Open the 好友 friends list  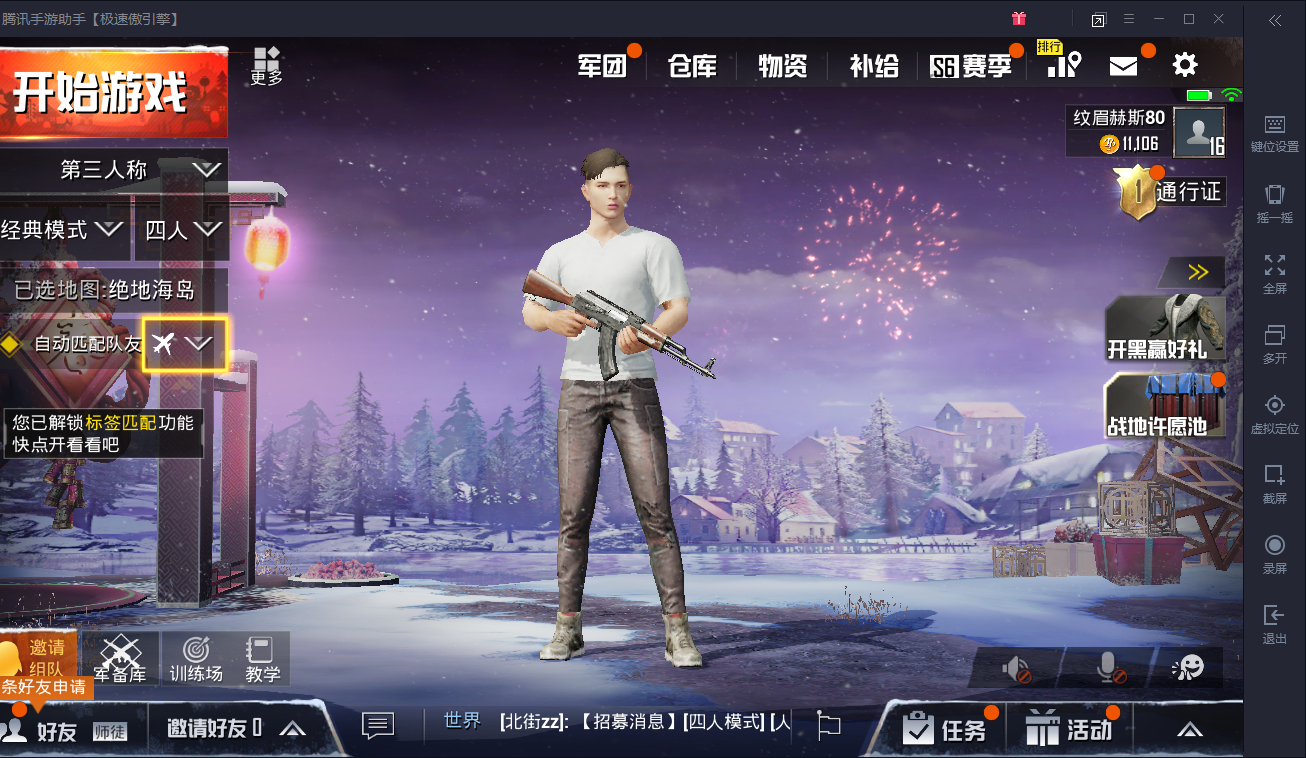45,730
